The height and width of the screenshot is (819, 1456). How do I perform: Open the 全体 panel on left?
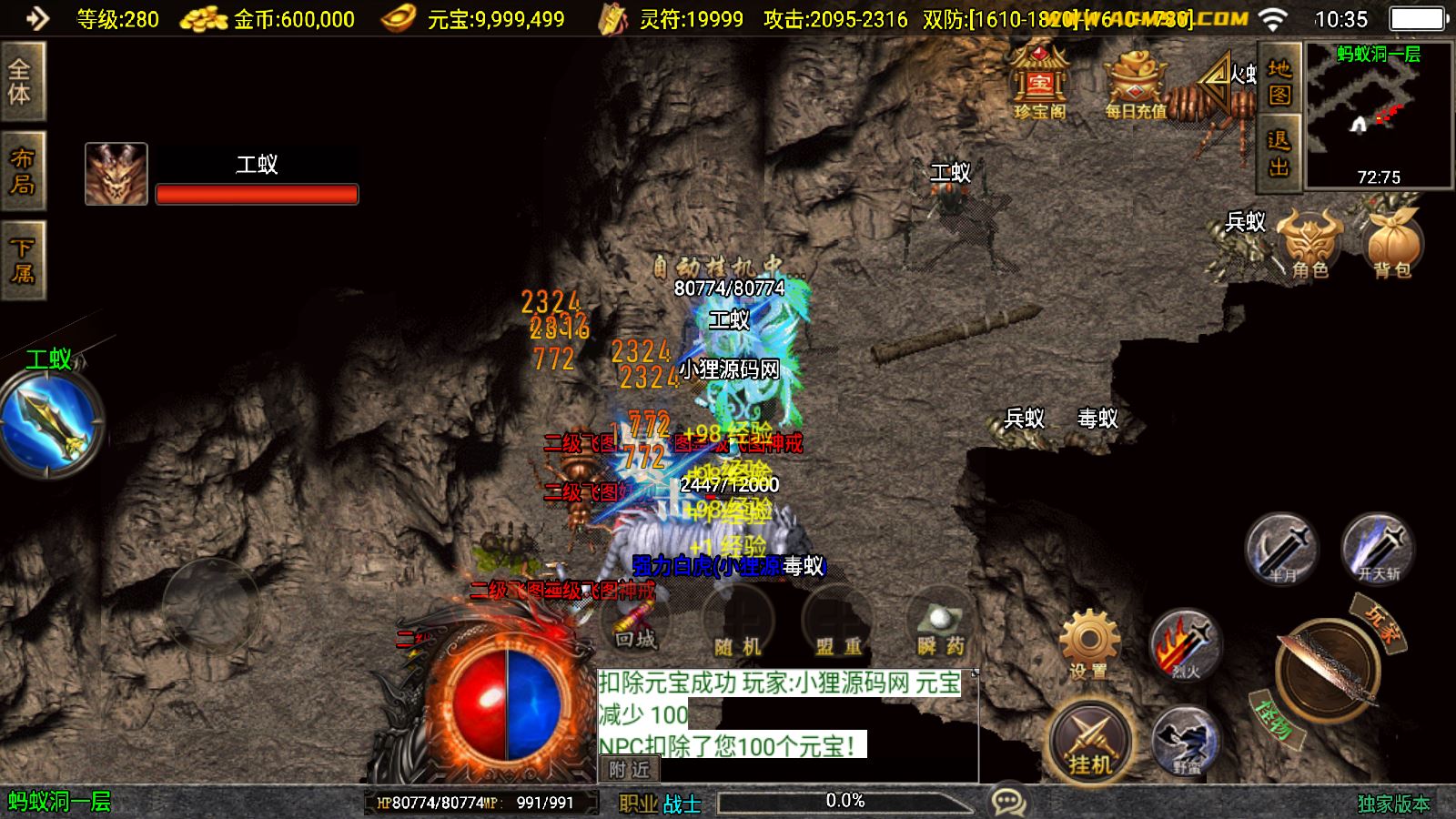point(20,81)
